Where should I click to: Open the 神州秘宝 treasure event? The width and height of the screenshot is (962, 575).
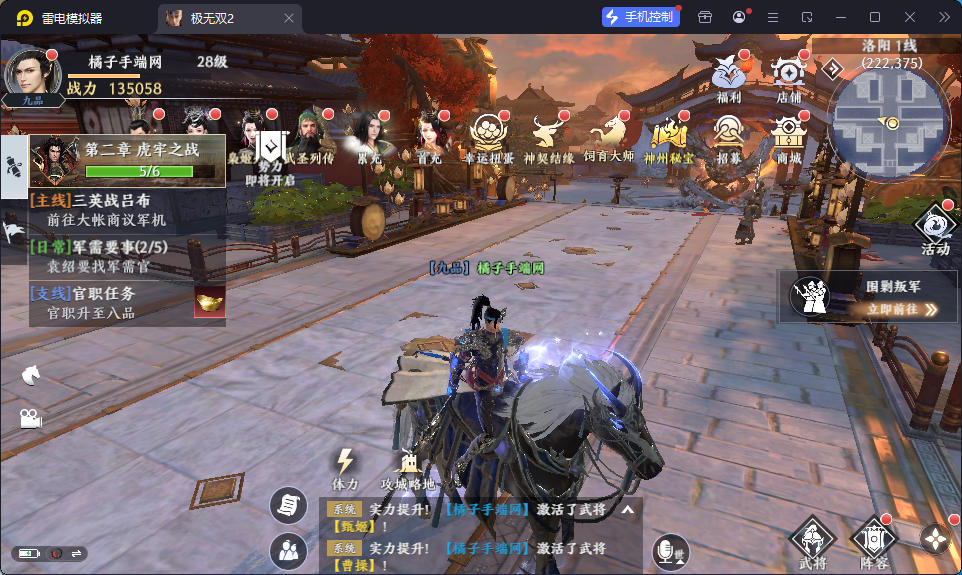[x=668, y=137]
